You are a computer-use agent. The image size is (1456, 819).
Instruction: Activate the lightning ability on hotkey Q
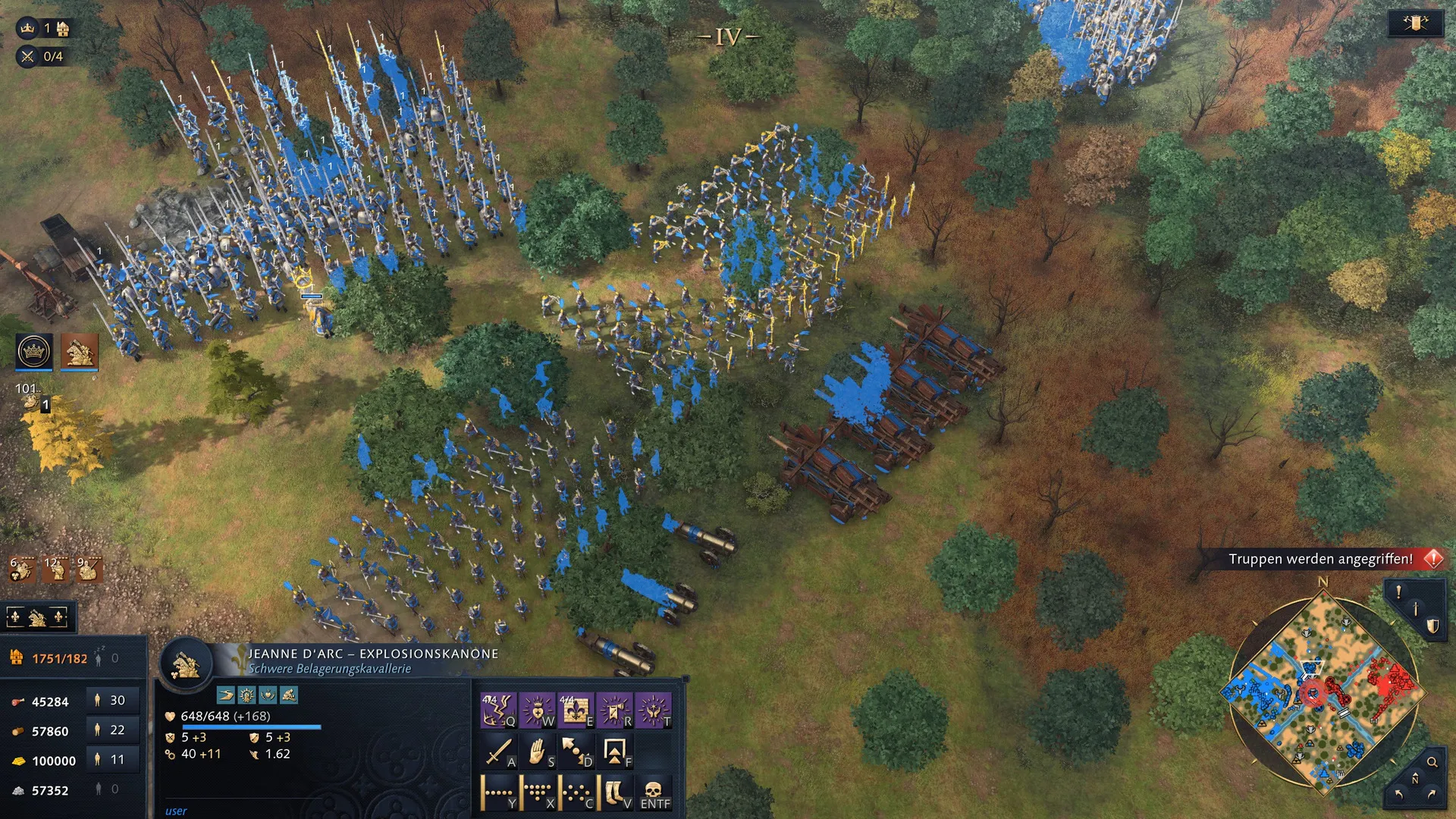[x=498, y=710]
